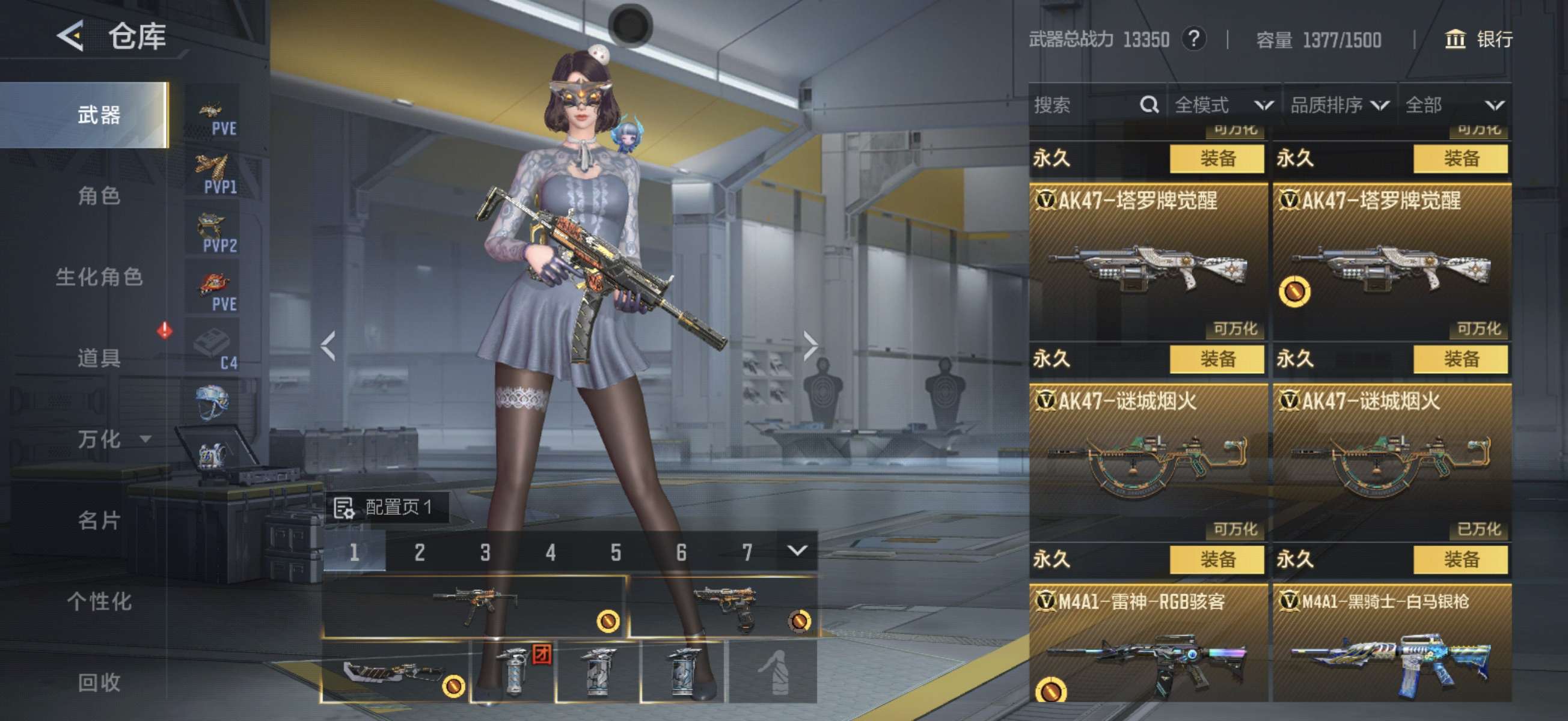The width and height of the screenshot is (1568, 721).
Task: Go back using the arrow beside 仓库
Action: coord(70,37)
